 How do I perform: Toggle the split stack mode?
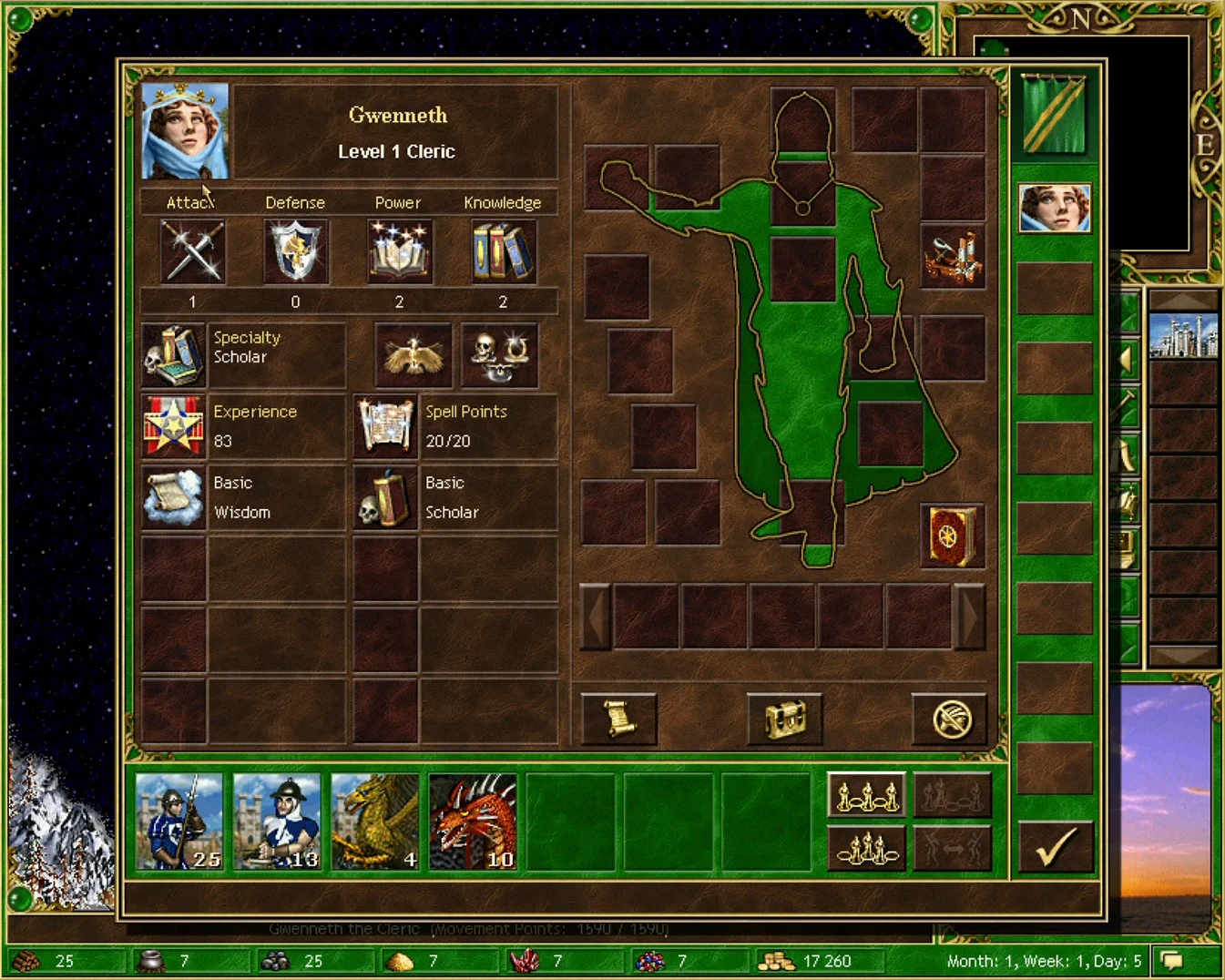[x=953, y=848]
